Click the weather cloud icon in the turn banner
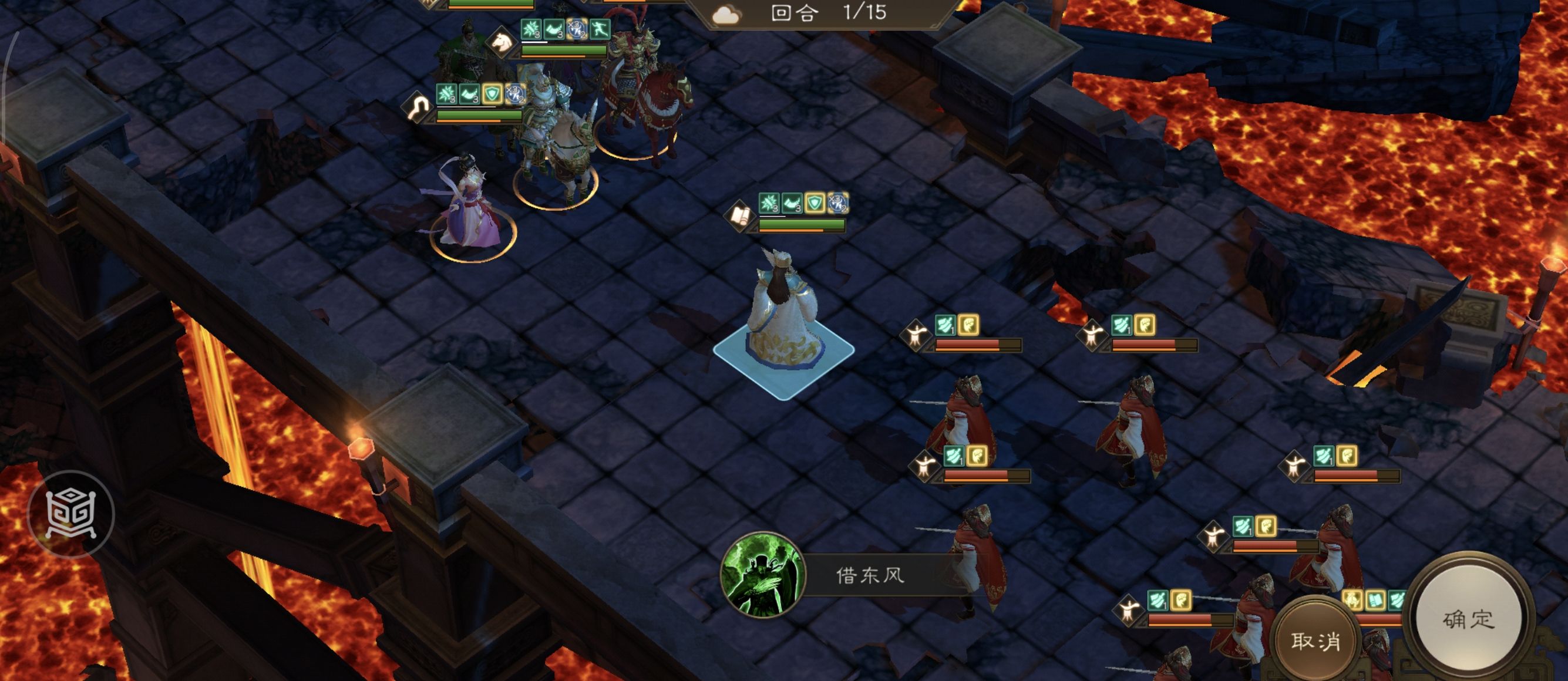Viewport: 1568px width, 681px height. coord(728,14)
